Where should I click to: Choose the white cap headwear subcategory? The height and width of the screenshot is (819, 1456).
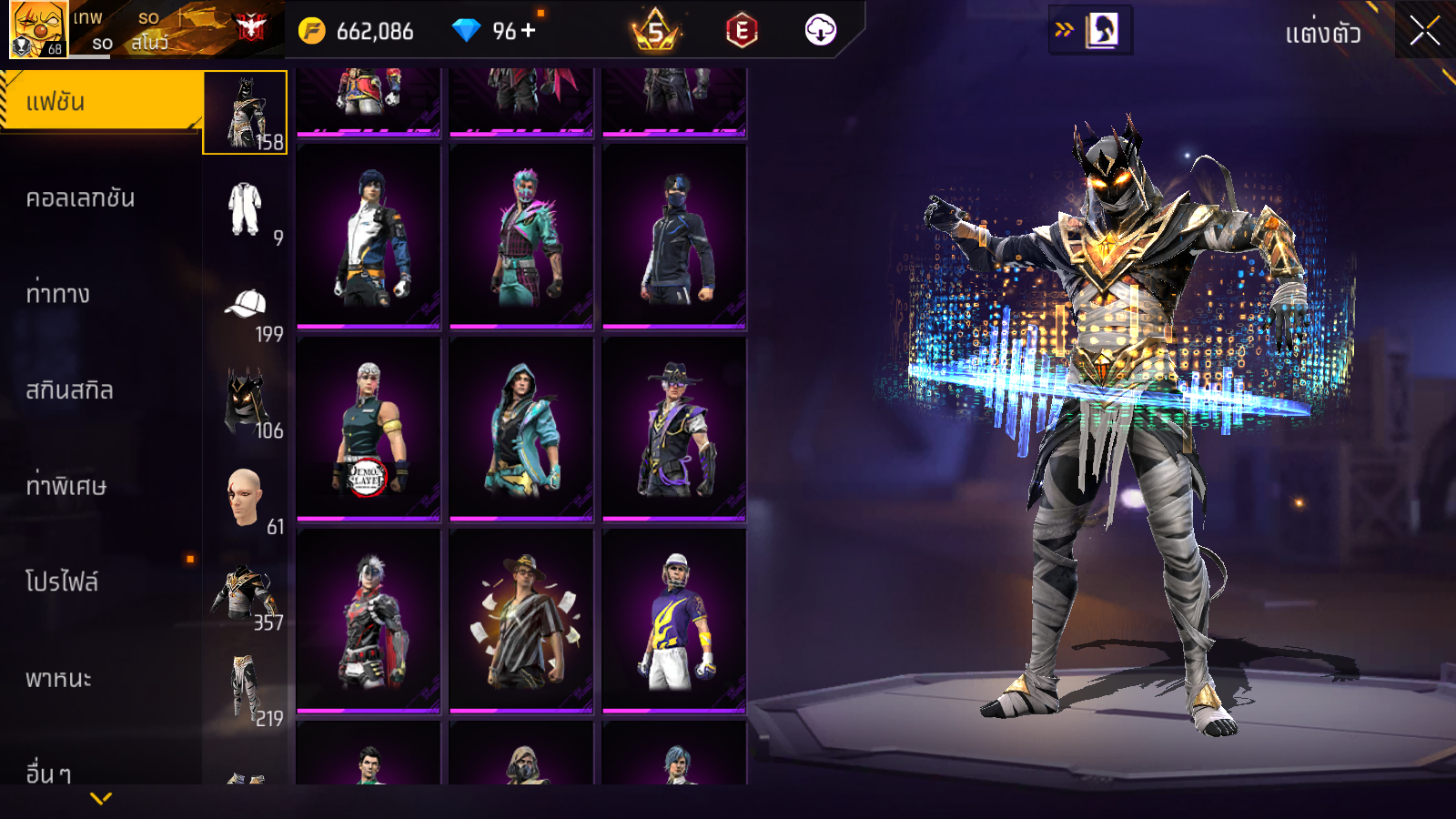click(245, 306)
